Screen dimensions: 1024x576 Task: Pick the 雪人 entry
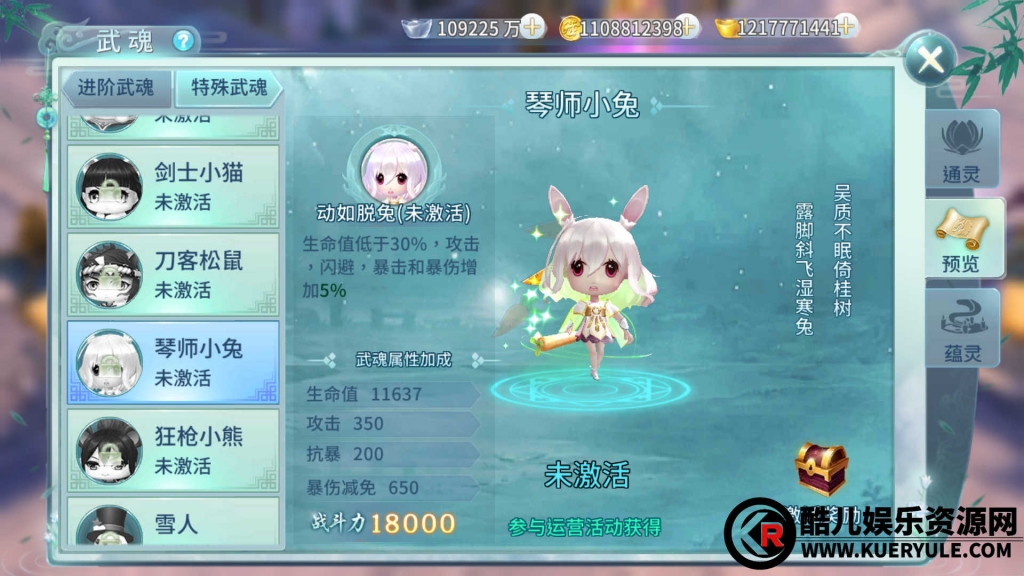coord(173,525)
